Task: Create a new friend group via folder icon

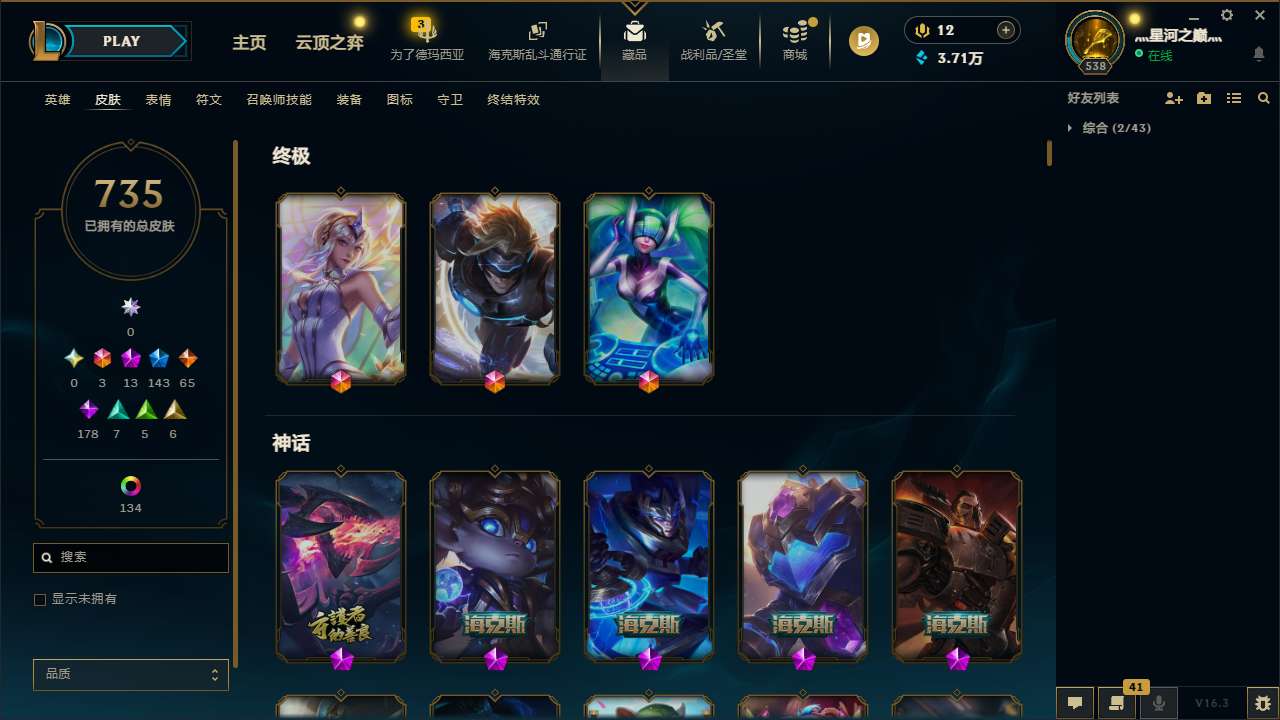Action: point(1204,98)
